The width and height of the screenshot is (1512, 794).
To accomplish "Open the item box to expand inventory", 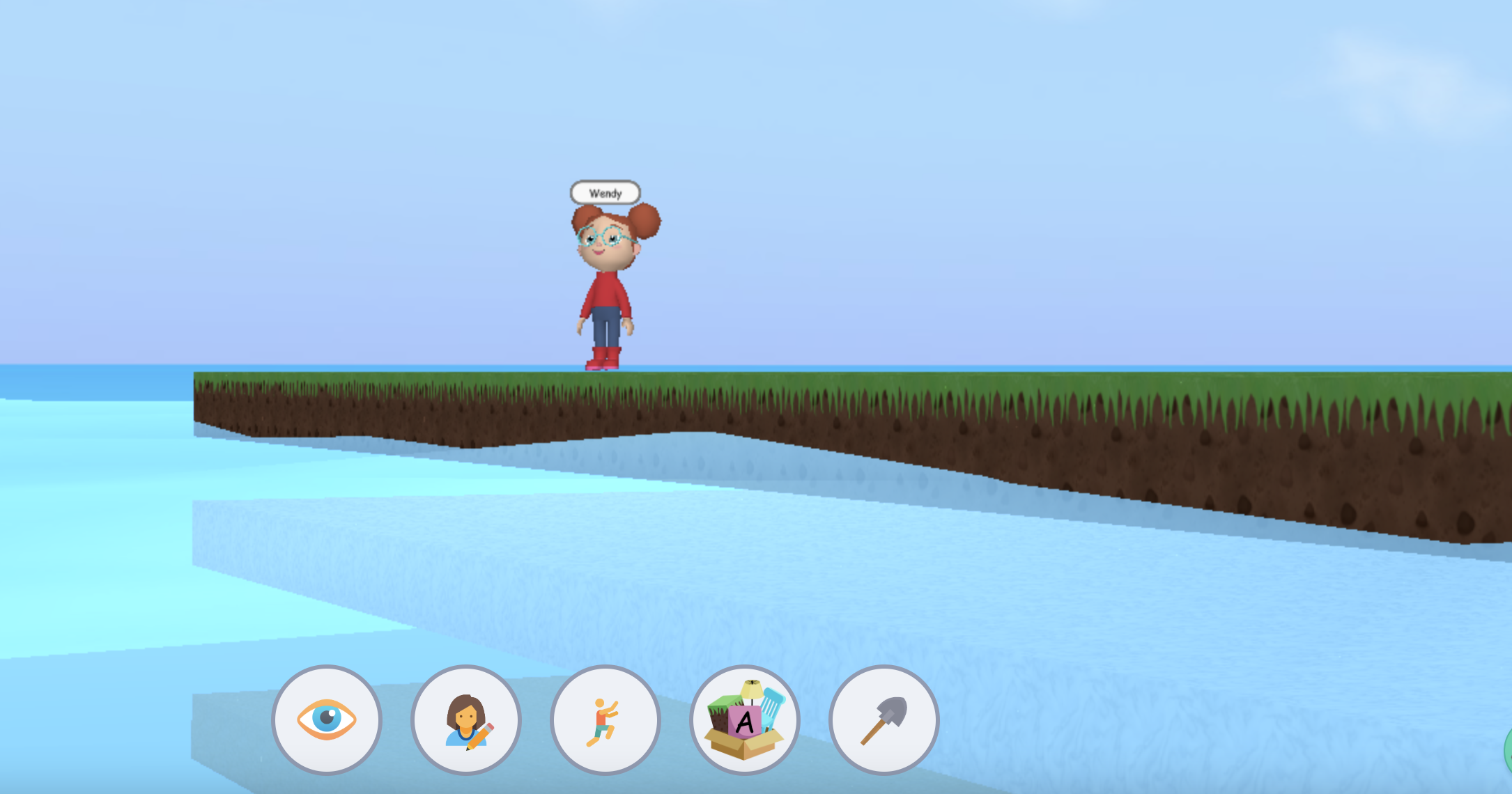I will (746, 721).
